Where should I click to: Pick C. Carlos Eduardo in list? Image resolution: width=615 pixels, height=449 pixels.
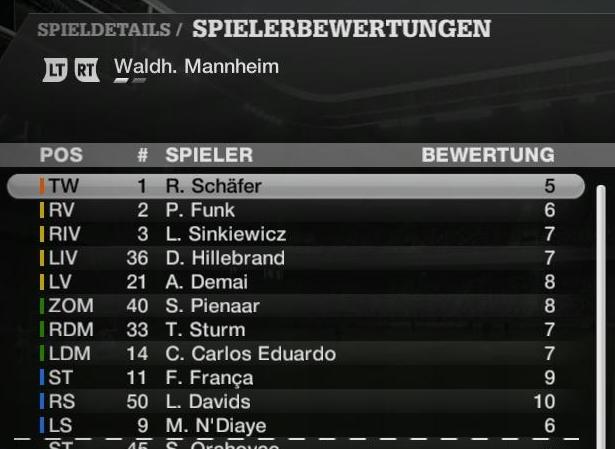tap(296, 354)
